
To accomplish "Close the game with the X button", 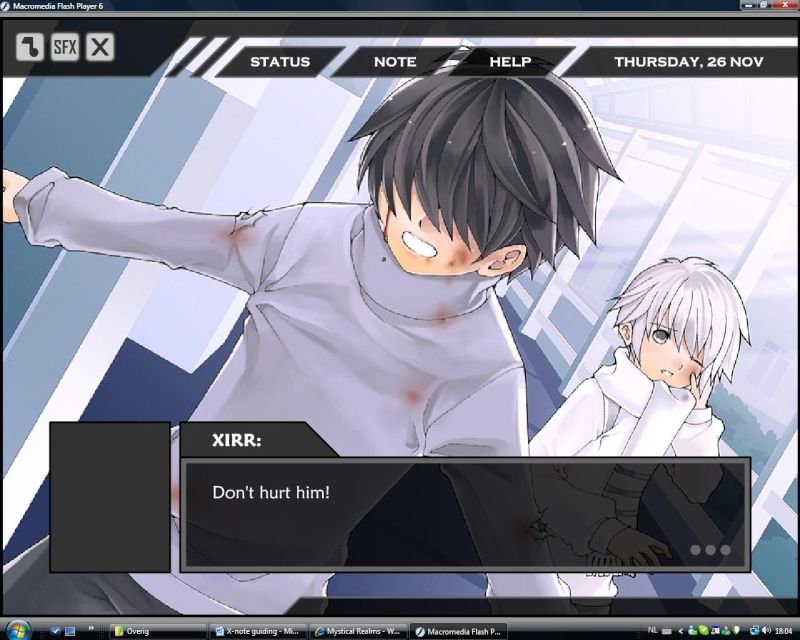I will click(100, 46).
